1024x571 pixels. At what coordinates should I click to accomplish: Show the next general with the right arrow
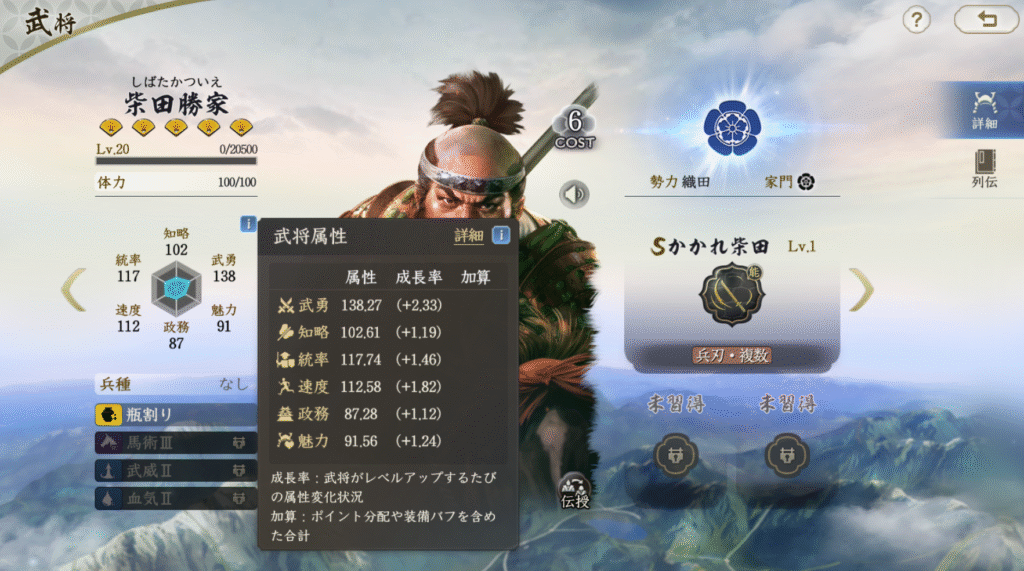[862, 289]
